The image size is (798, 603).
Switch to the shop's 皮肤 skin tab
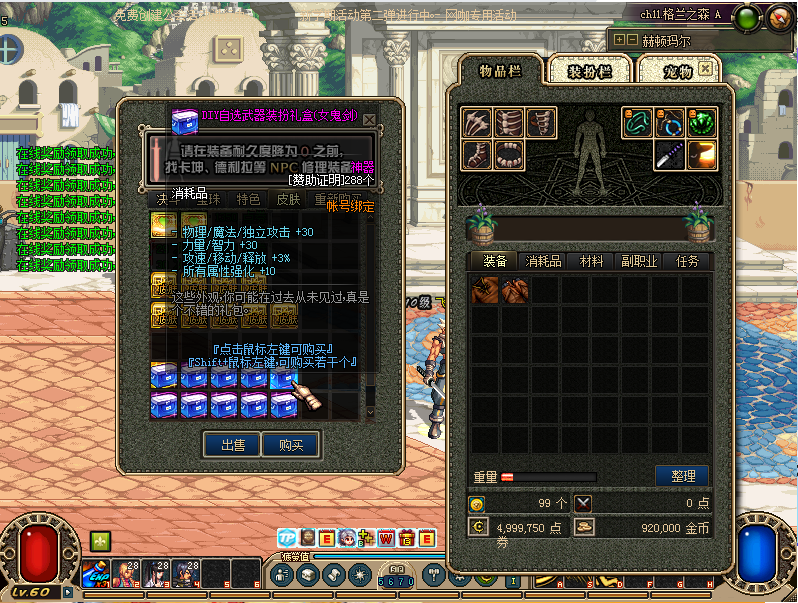[x=288, y=199]
